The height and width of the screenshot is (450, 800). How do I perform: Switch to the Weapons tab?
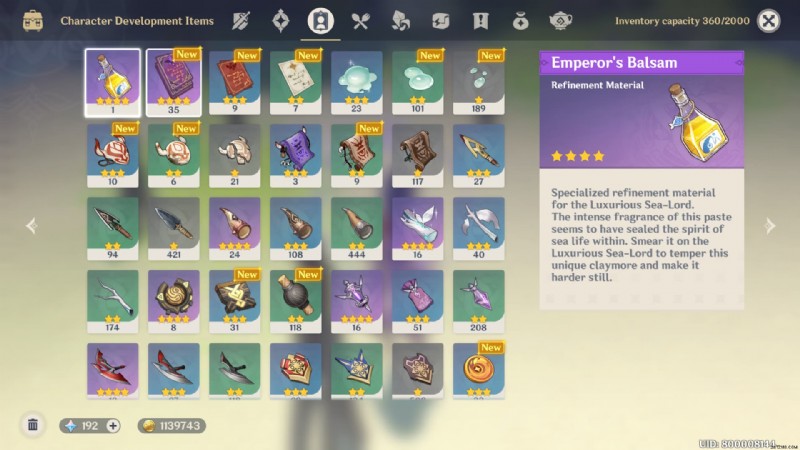[x=241, y=20]
